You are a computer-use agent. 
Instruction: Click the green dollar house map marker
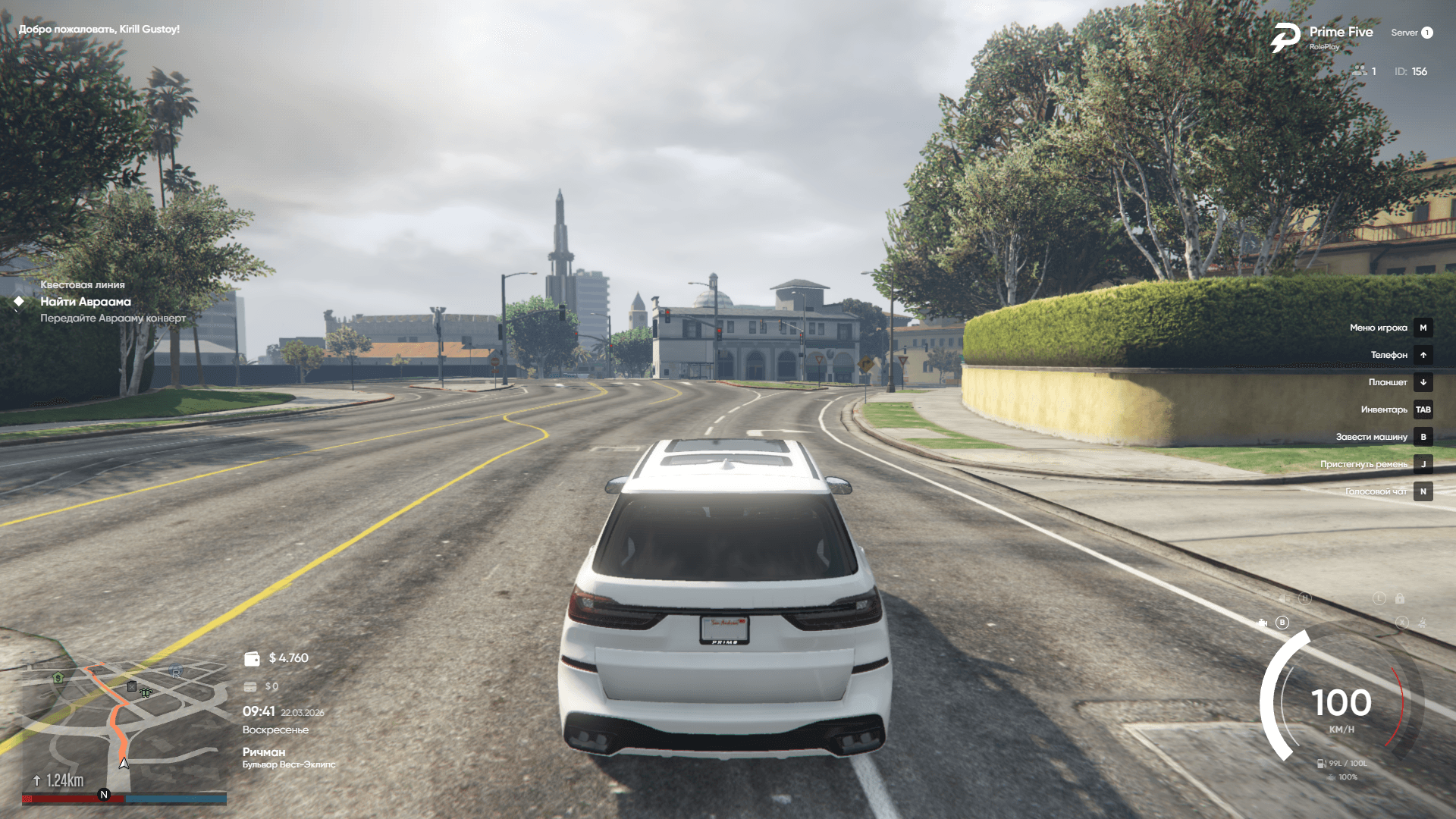tap(58, 677)
